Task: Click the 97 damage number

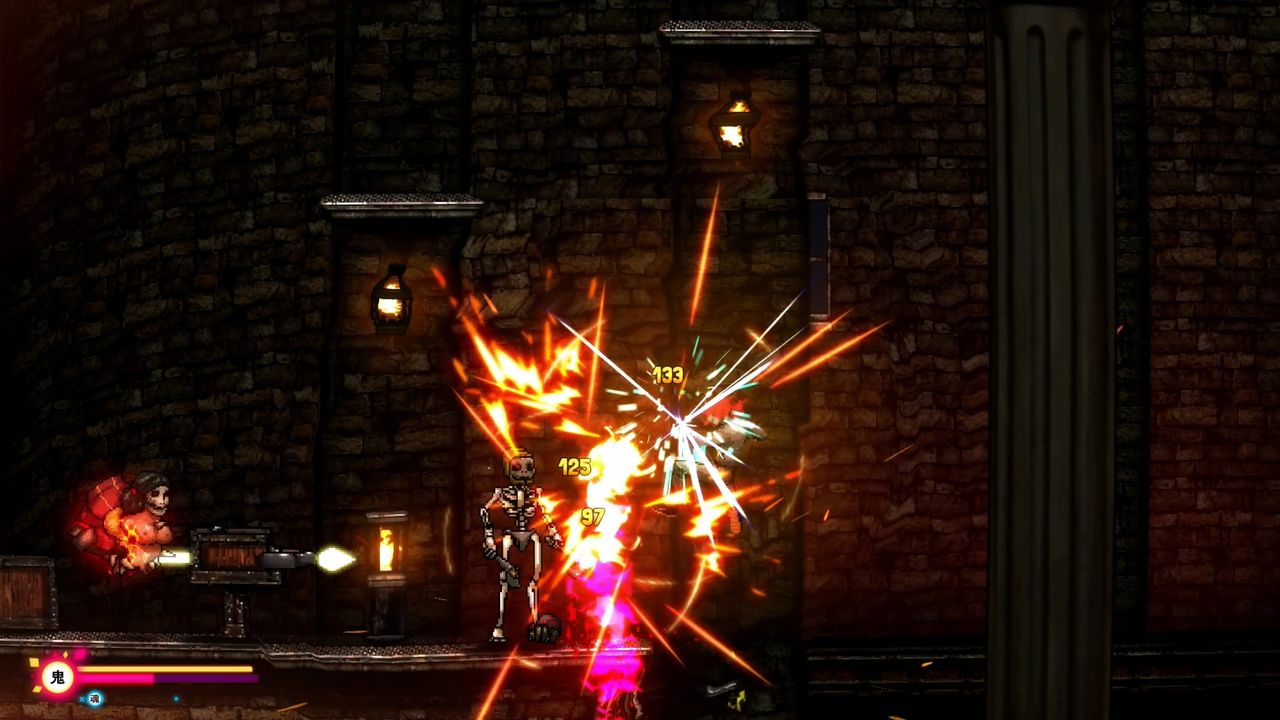Action: click(x=590, y=518)
